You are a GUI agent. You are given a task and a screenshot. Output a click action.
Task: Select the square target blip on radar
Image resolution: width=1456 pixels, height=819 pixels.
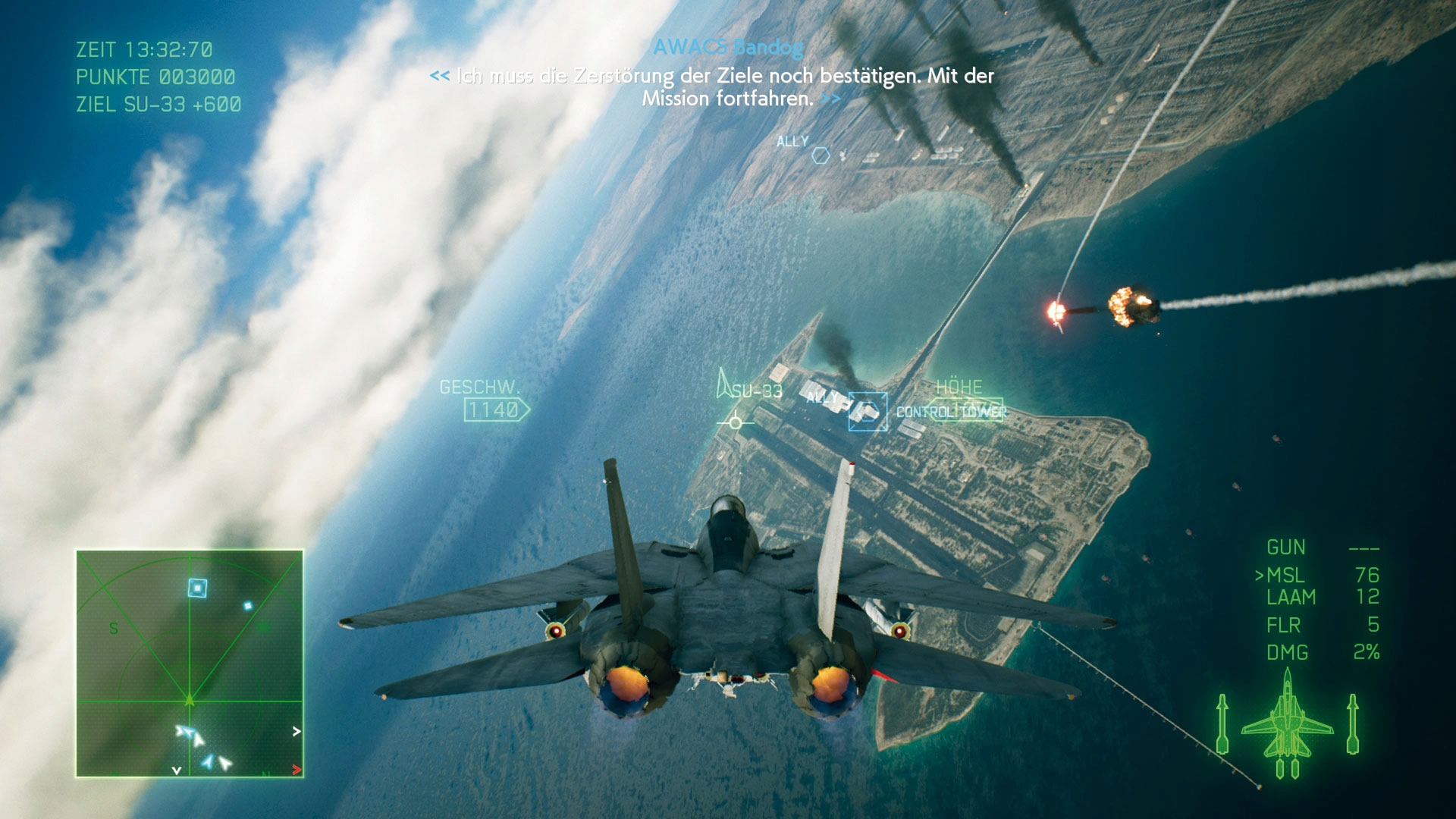[x=197, y=588]
